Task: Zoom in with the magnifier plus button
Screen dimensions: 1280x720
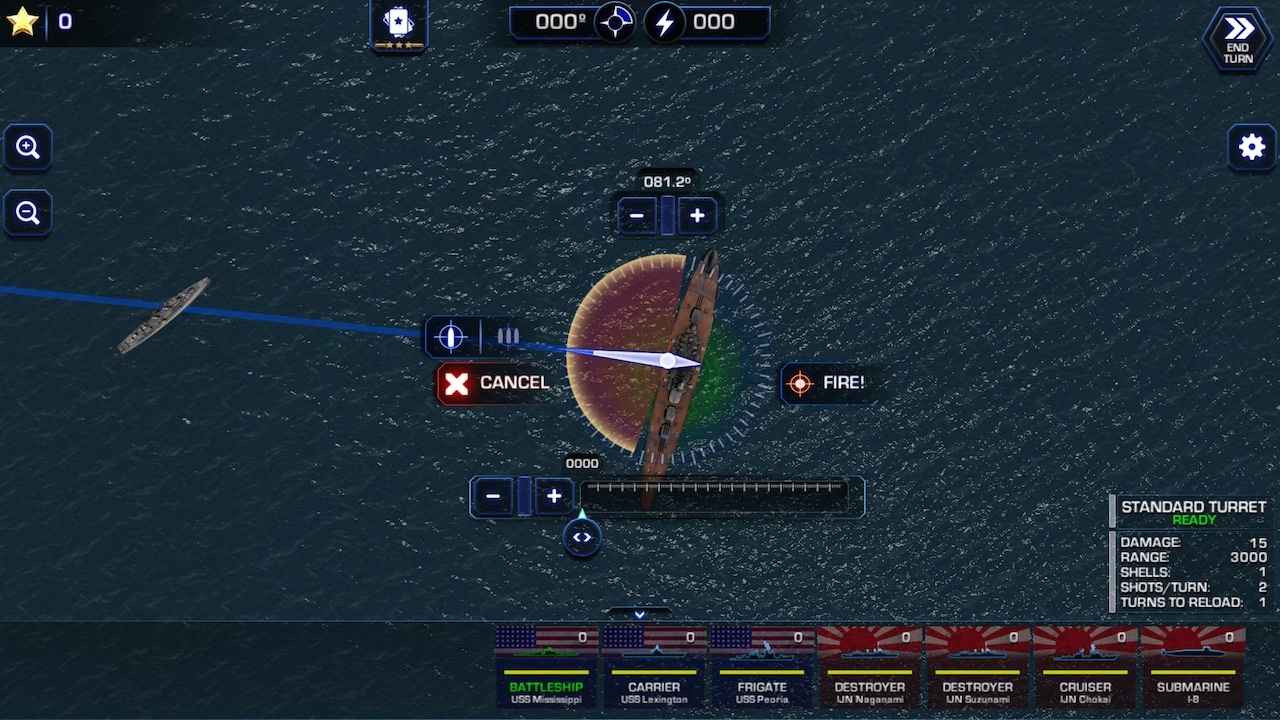Action: click(x=28, y=148)
